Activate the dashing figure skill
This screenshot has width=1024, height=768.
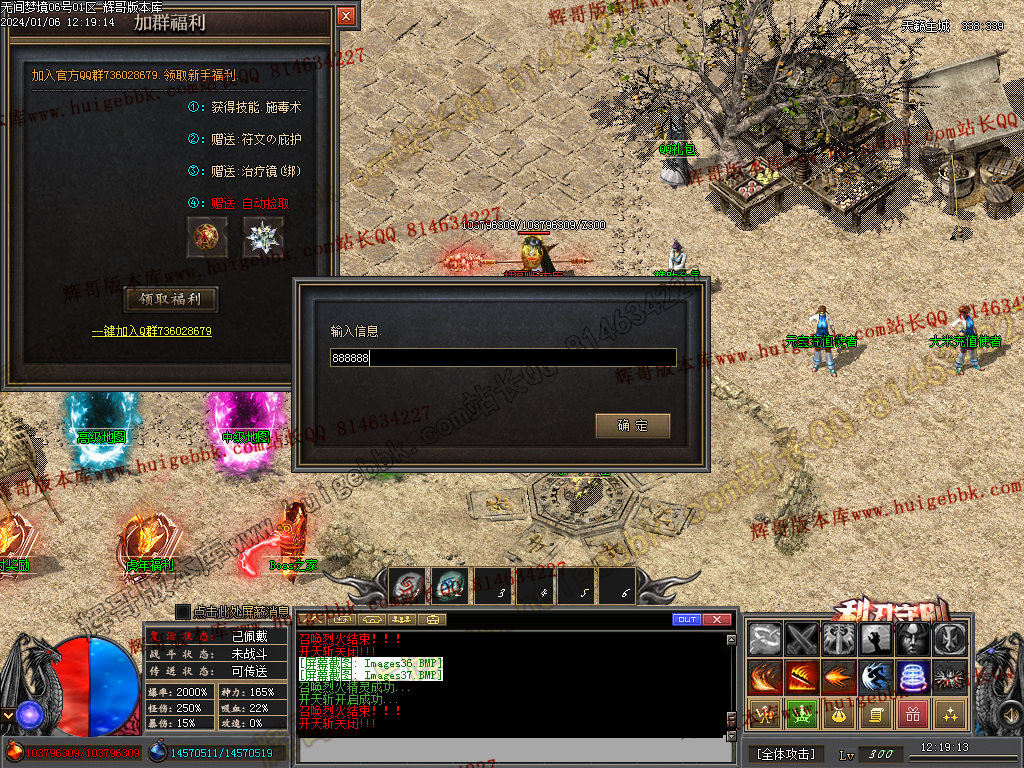(876, 677)
